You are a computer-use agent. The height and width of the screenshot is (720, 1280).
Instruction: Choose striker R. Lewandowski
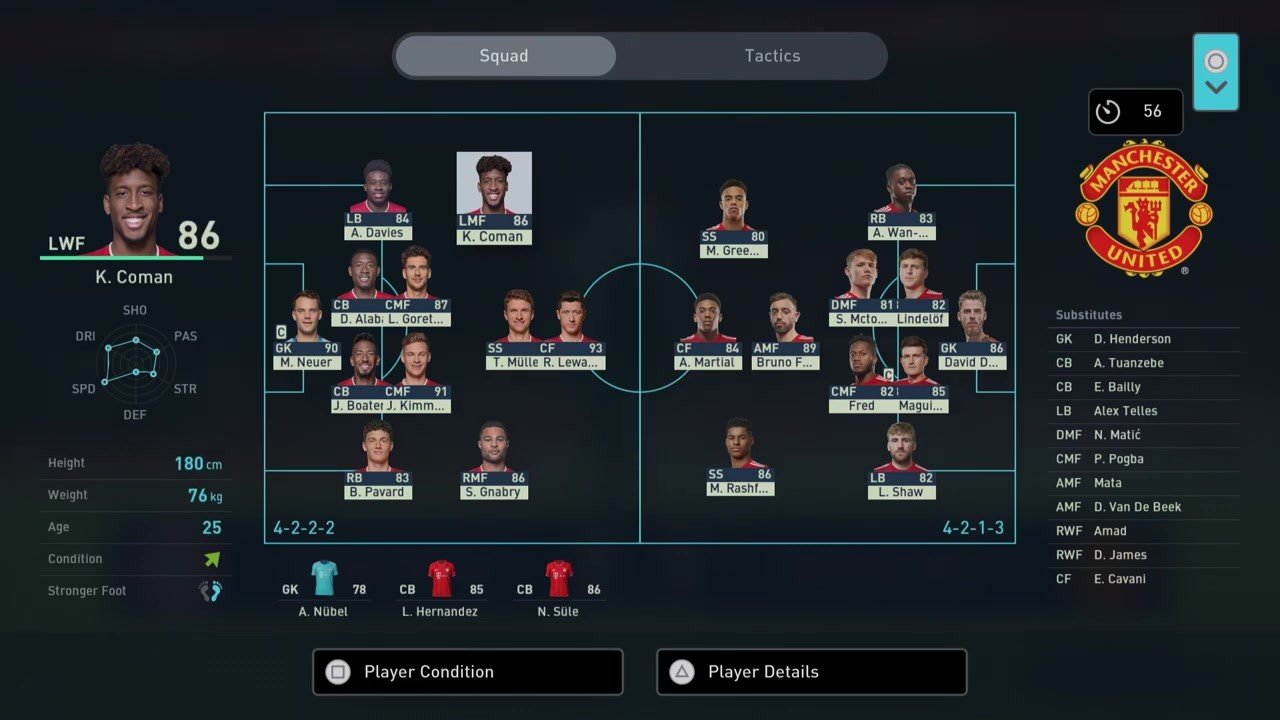tap(572, 332)
